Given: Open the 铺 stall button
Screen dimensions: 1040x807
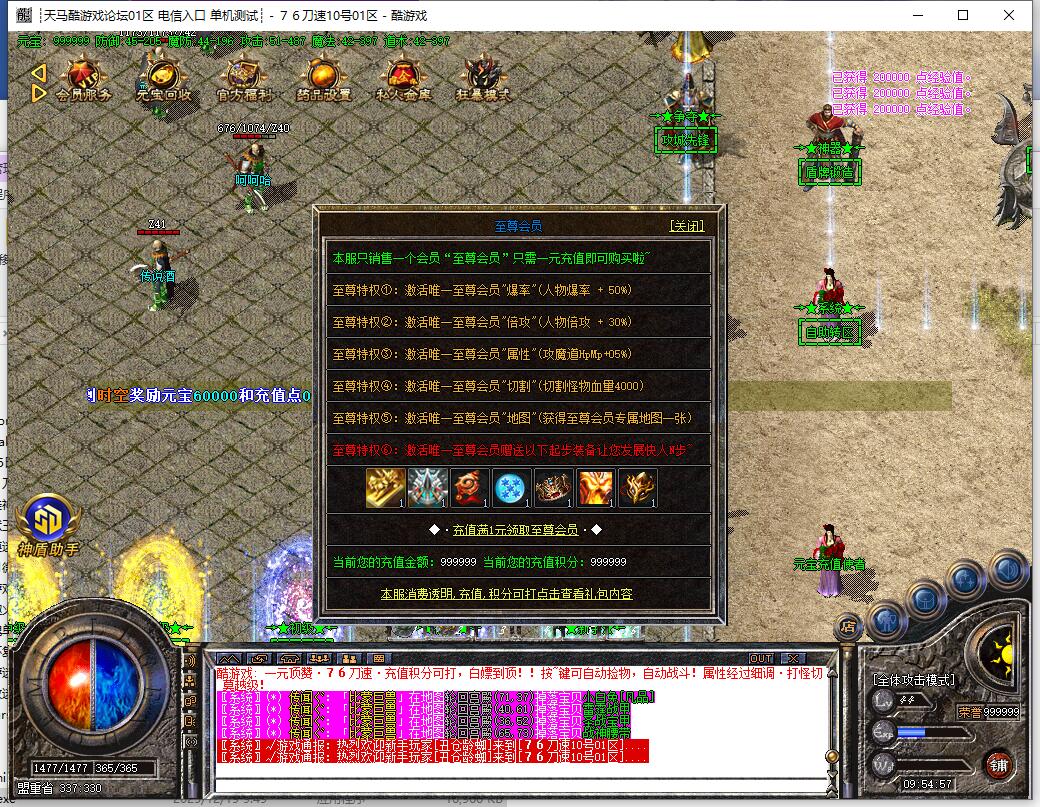Looking at the screenshot, I should 997,765.
